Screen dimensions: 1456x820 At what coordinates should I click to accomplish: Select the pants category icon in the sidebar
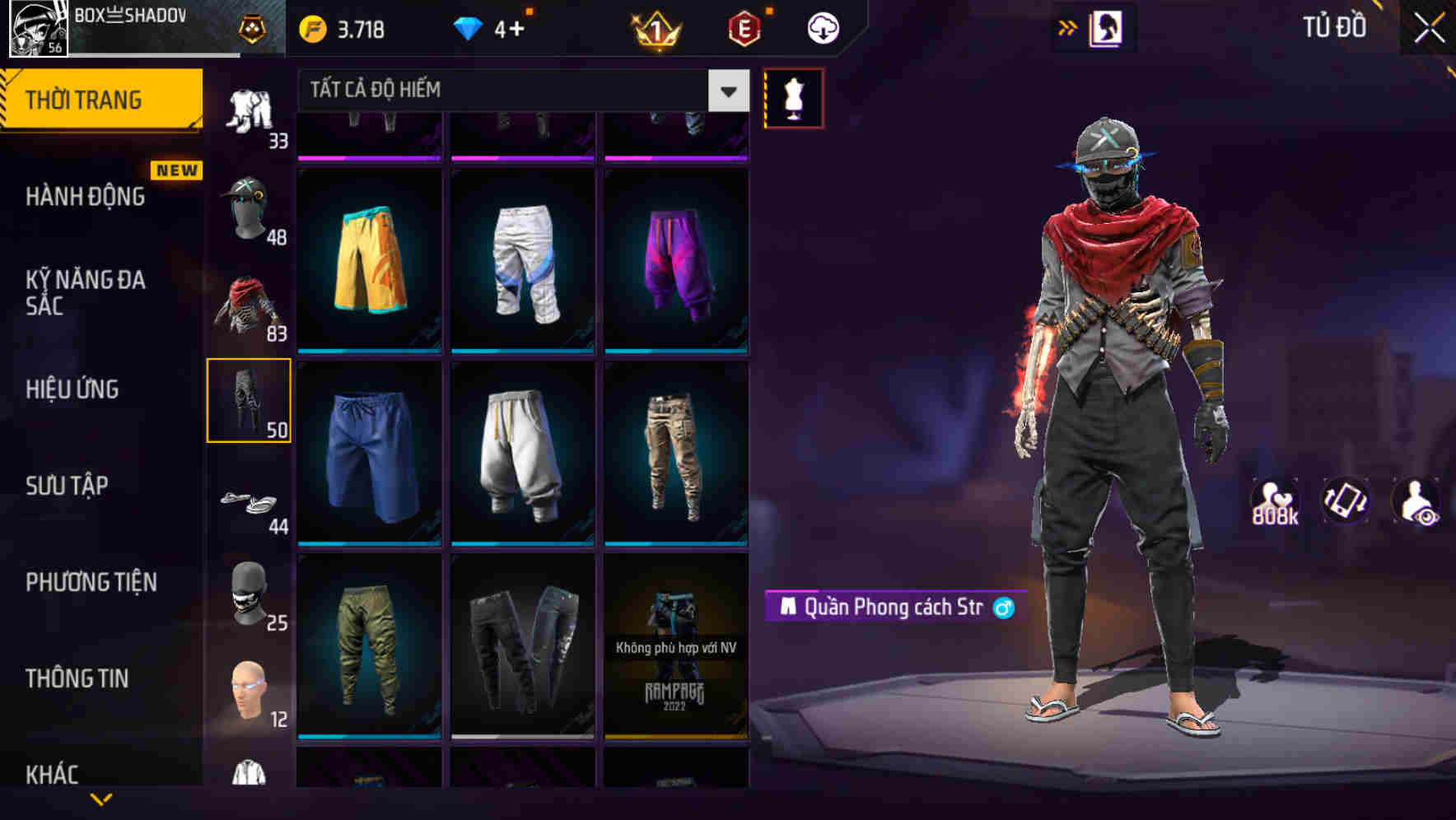250,399
